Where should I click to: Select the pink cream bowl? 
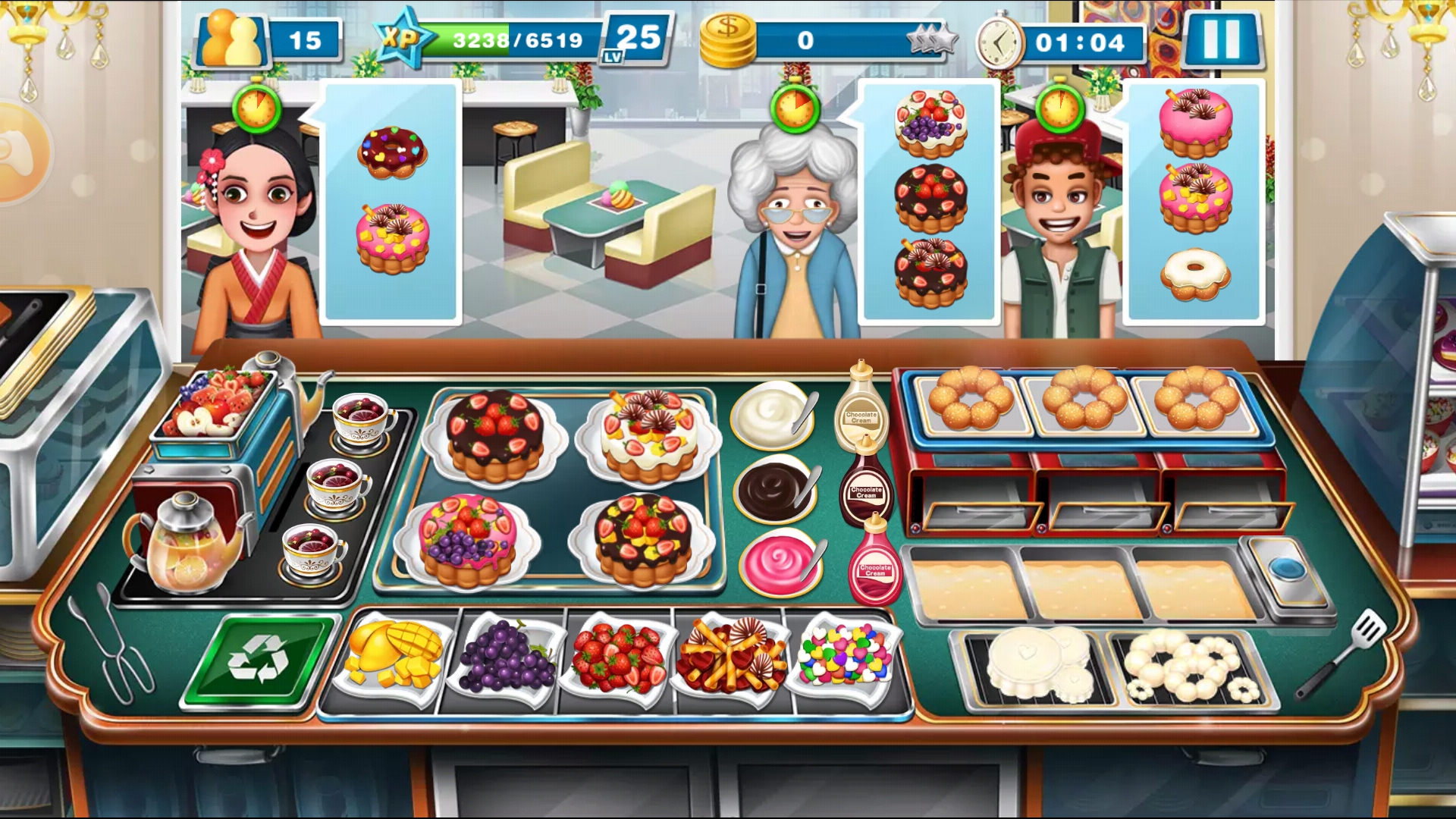coord(780,563)
